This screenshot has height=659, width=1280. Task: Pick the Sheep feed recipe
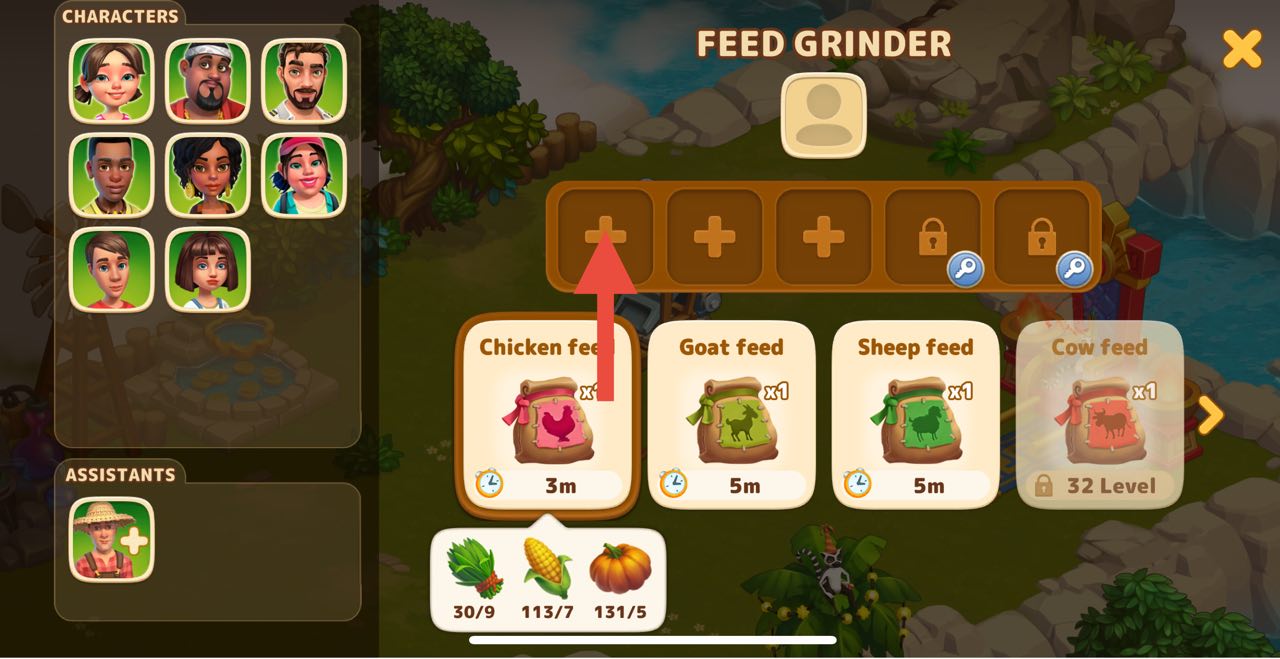(915, 415)
